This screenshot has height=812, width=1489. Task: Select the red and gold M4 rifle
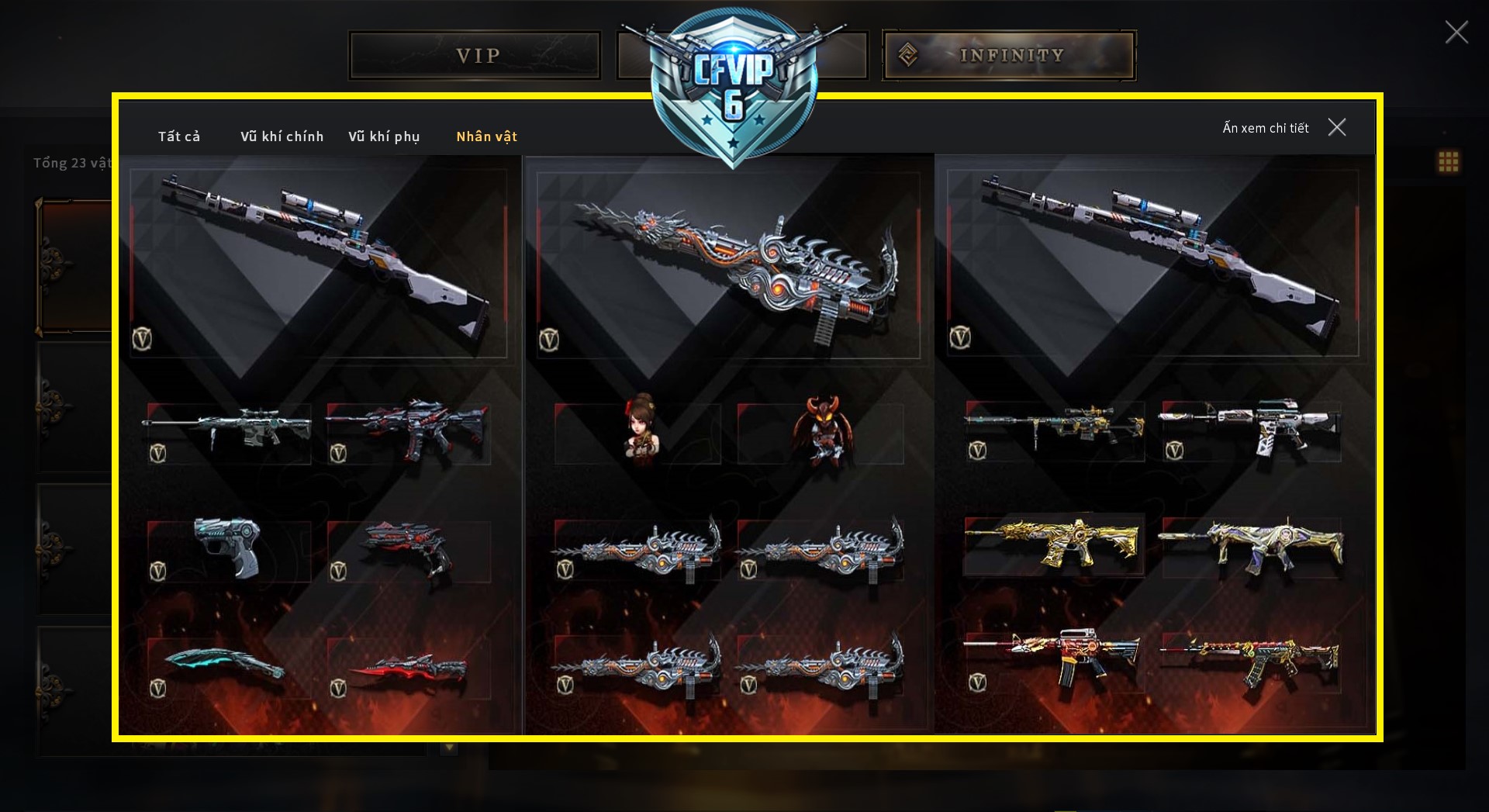pos(1053,656)
